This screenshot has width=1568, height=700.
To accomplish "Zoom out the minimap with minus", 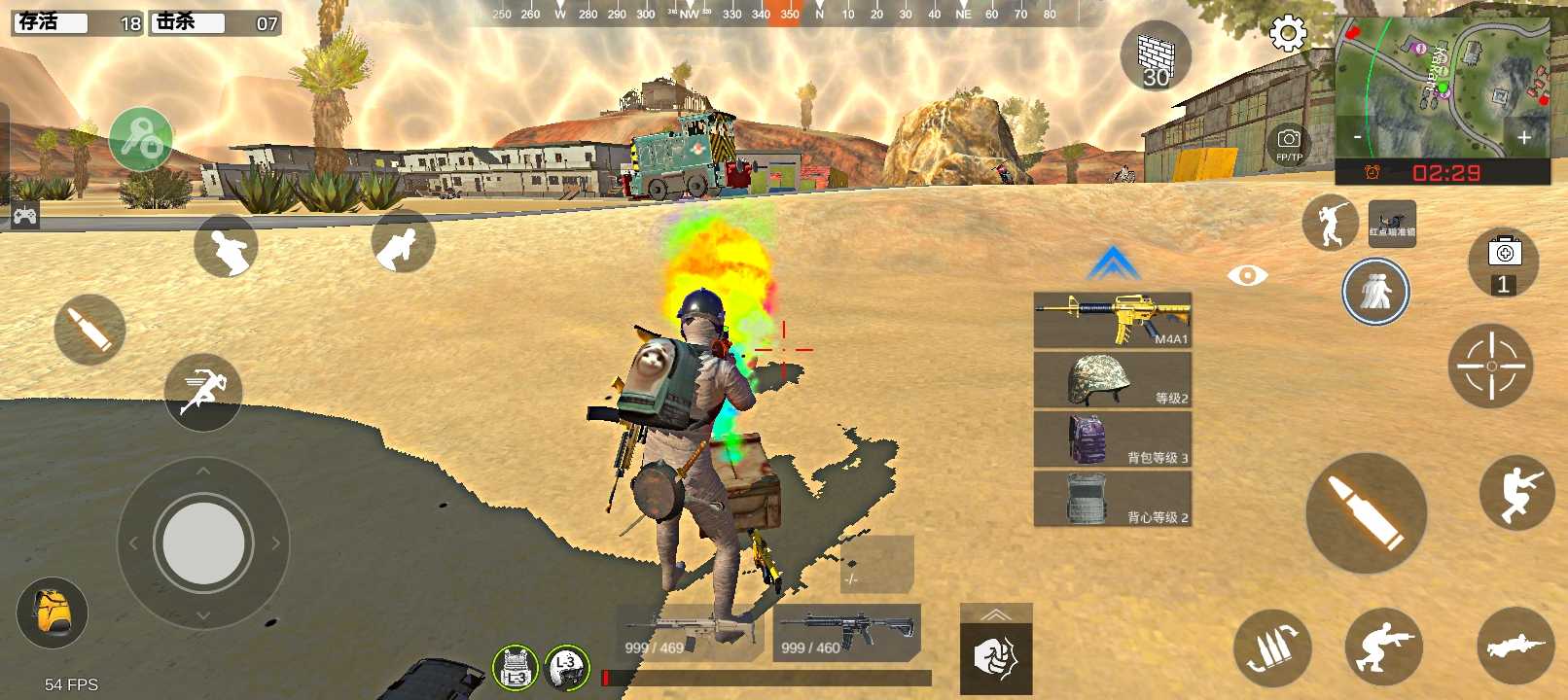I will click(1357, 137).
